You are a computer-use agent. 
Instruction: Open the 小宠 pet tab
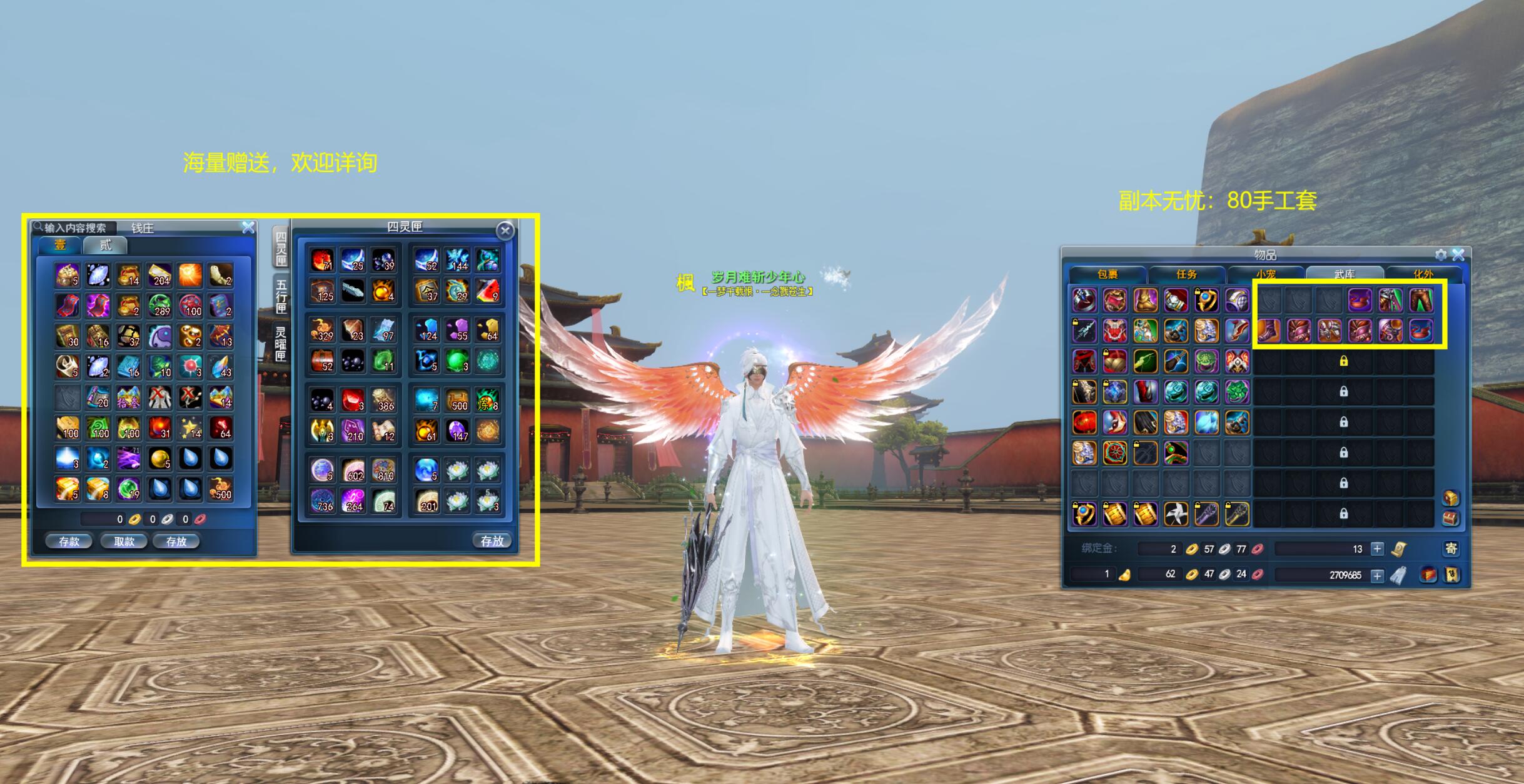coord(1265,274)
